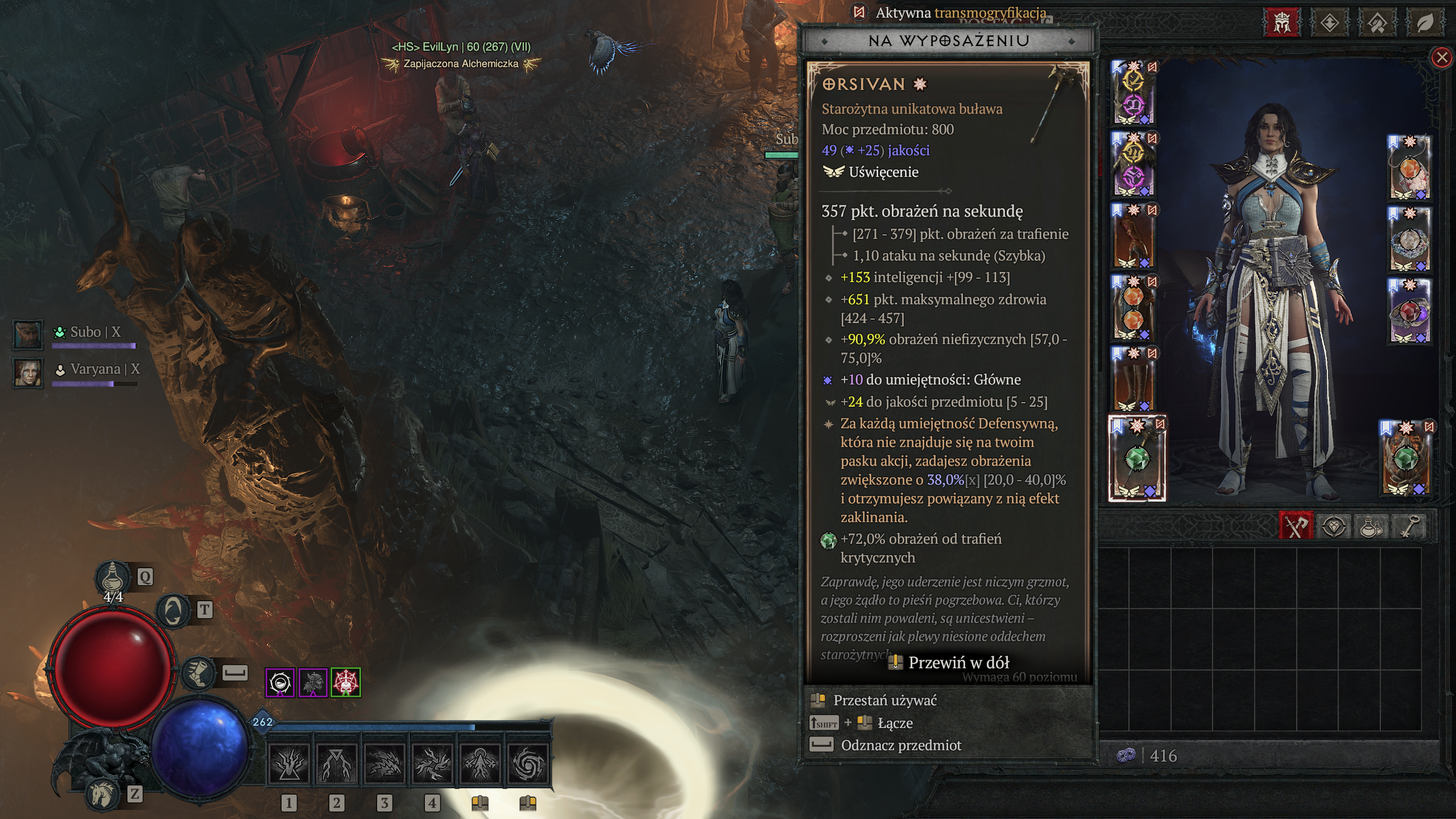The image size is (1456, 819).
Task: Show the key items inventory tab
Action: 1410,526
